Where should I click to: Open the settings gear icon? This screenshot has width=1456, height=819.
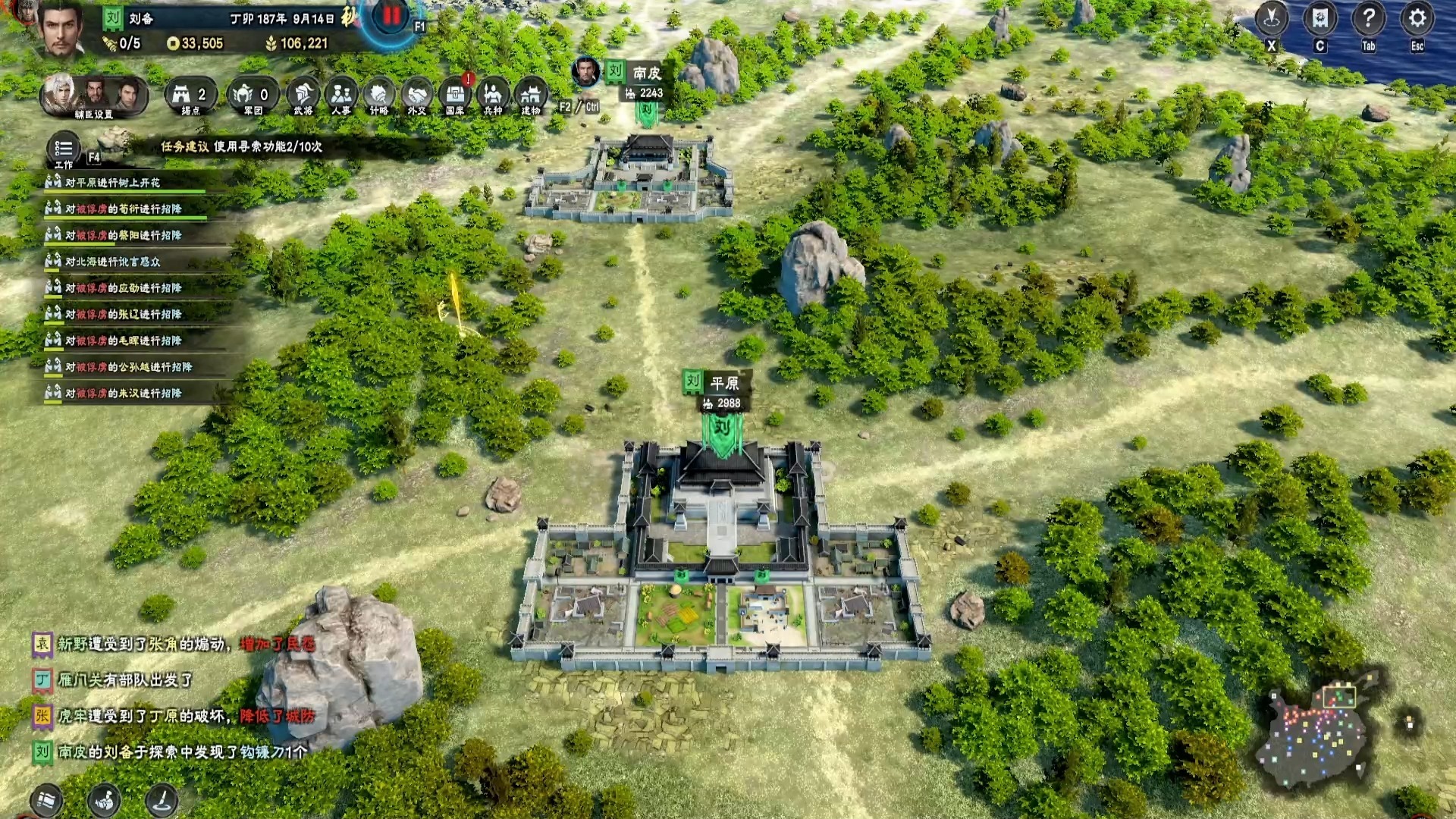pos(1417,18)
